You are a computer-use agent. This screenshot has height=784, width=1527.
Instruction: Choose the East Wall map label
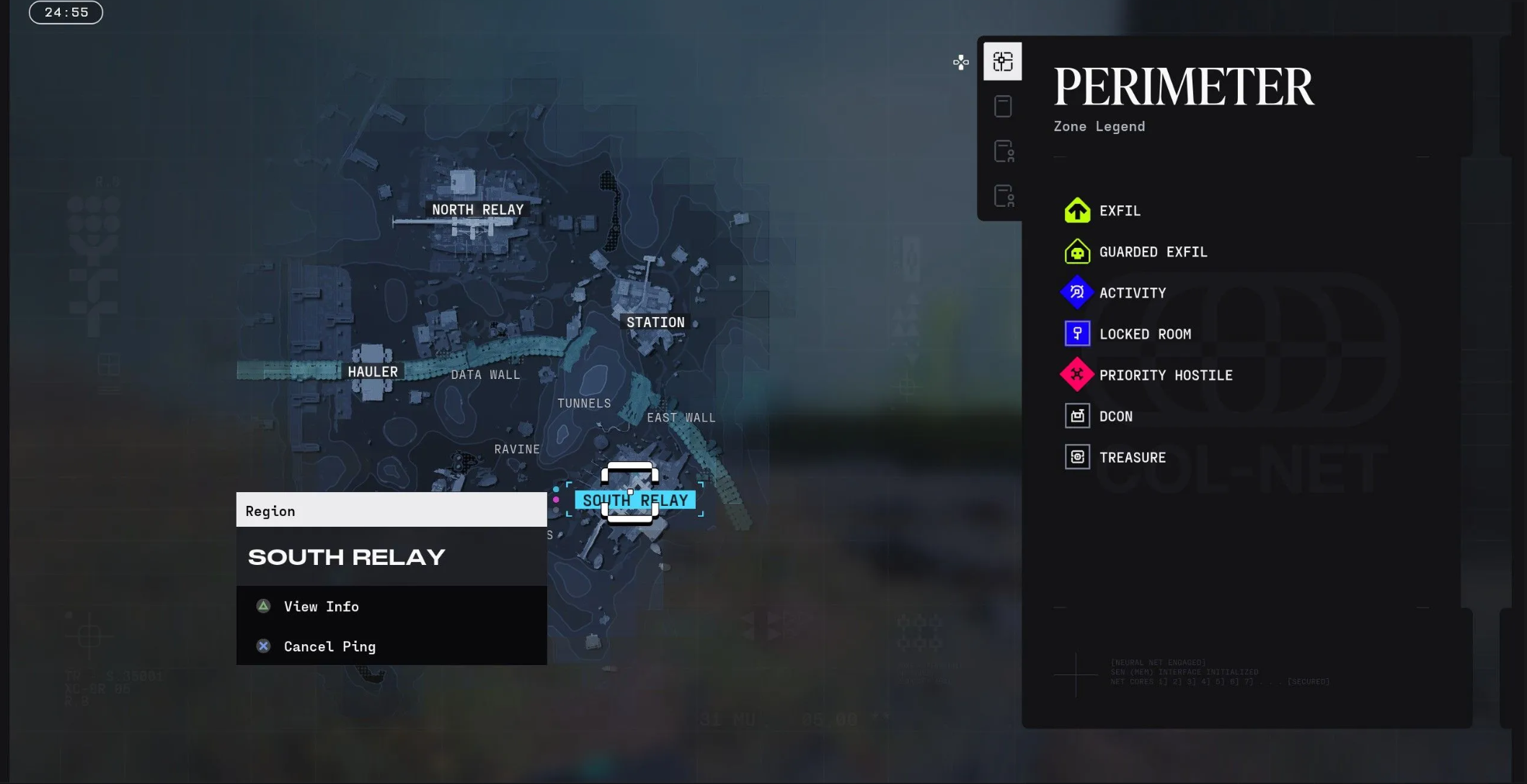coord(681,418)
